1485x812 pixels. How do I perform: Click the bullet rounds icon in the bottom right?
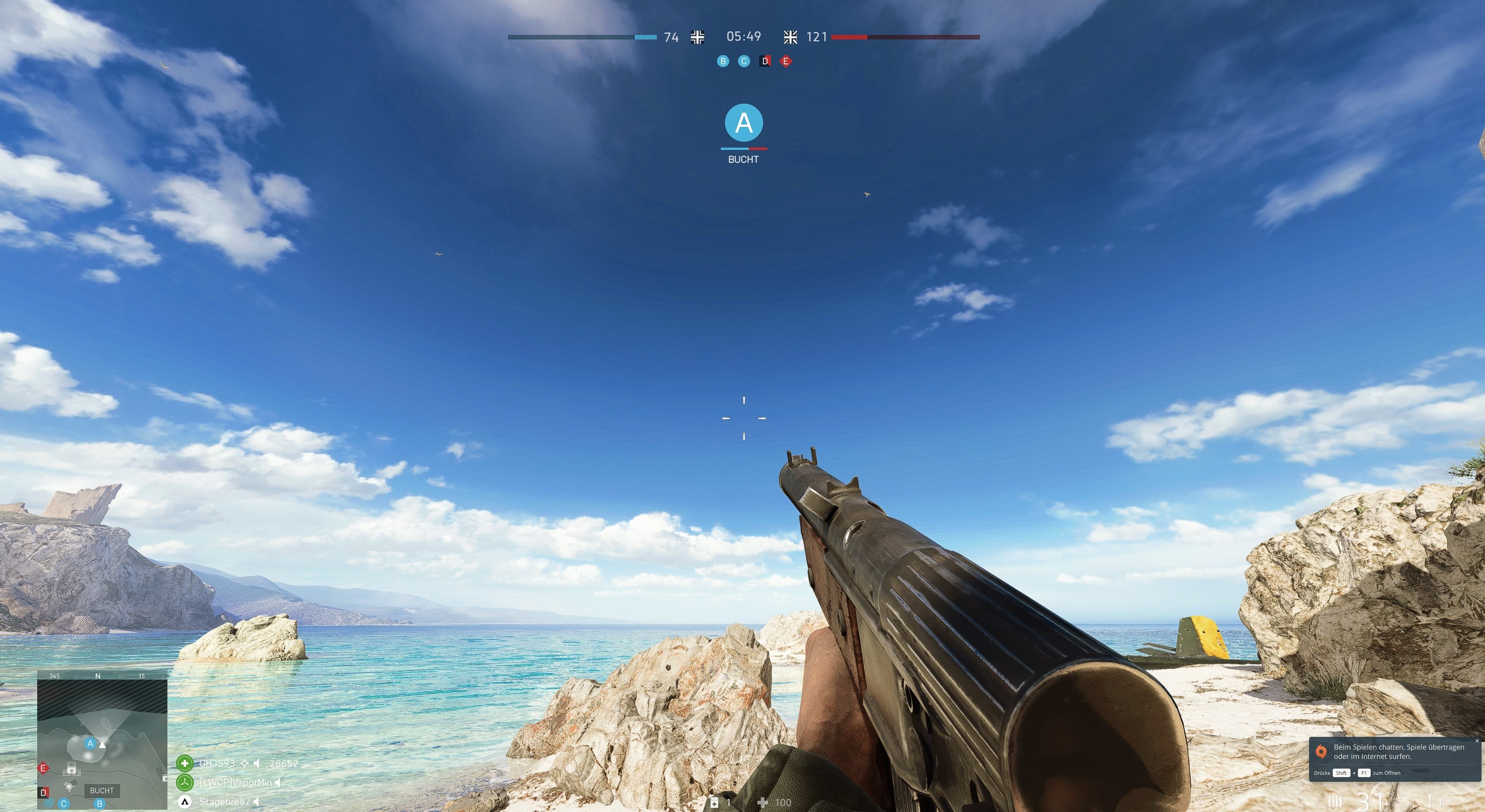(x=1336, y=801)
